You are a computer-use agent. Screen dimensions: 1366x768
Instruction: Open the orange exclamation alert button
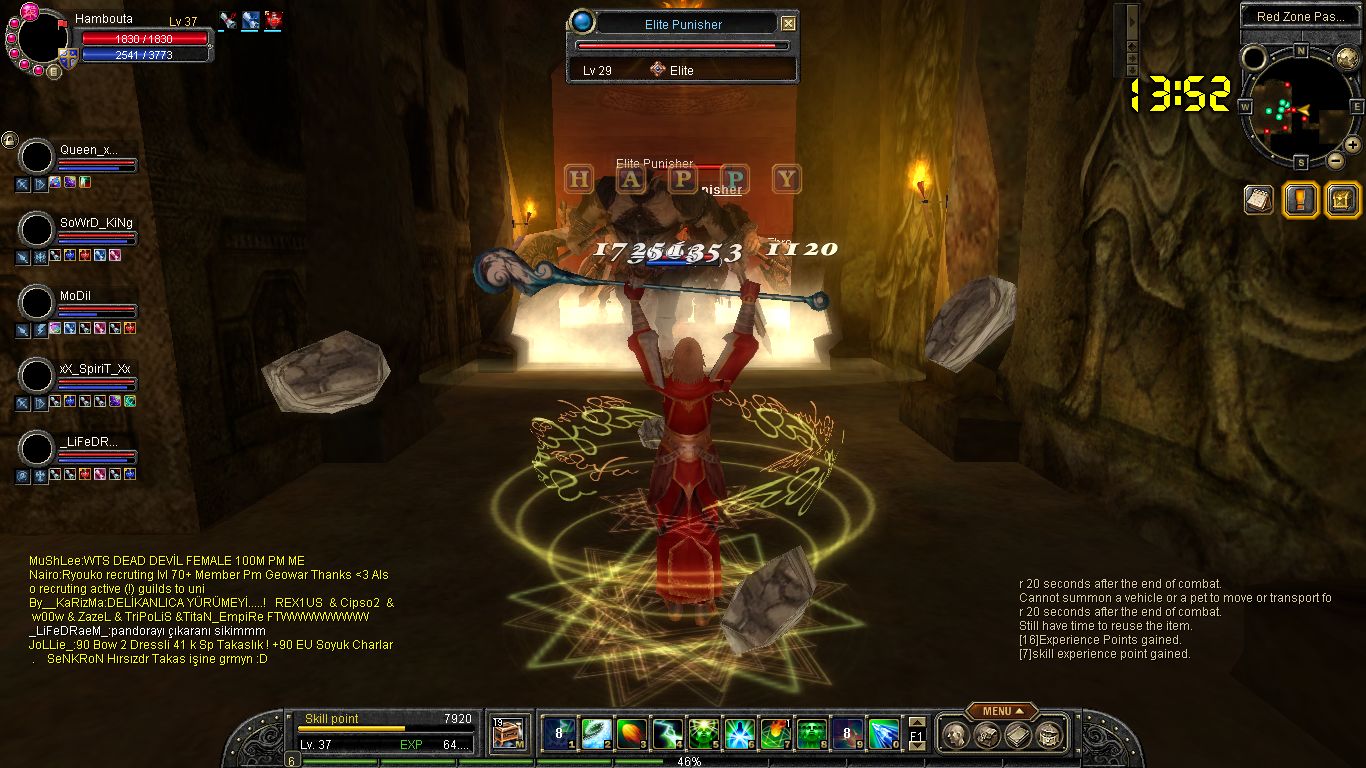click(1299, 199)
